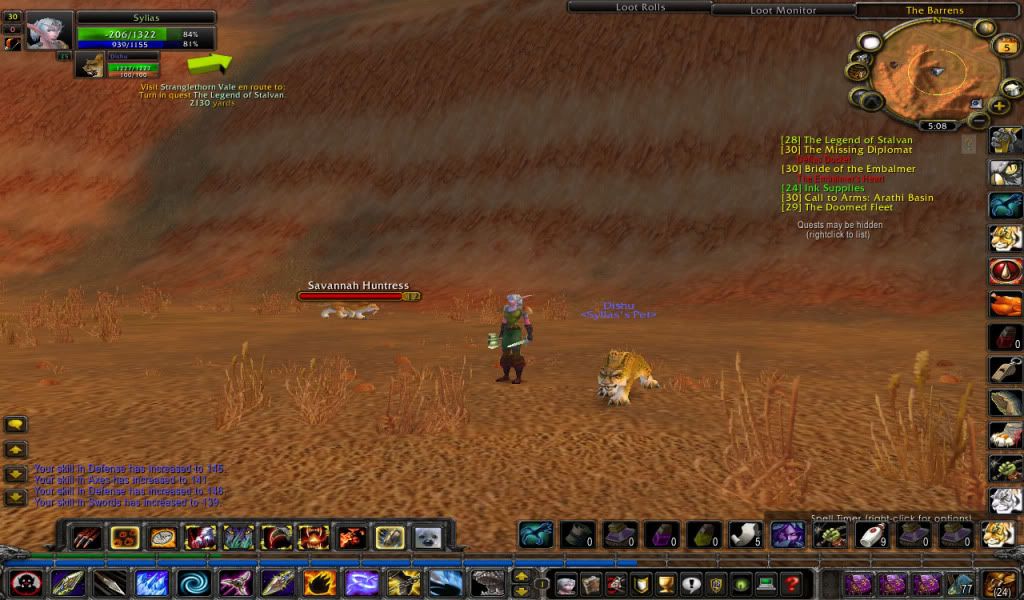Select The Missing Diplomat quest entry
The width and height of the screenshot is (1024, 600).
(847, 150)
